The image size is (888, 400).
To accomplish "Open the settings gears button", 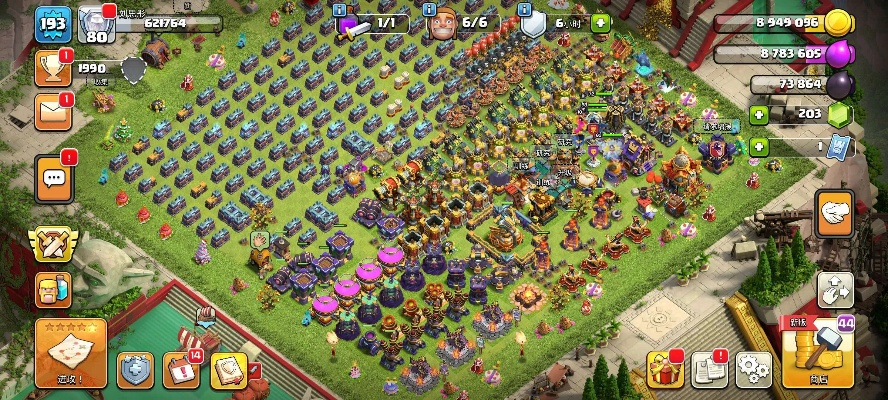I will tap(753, 369).
